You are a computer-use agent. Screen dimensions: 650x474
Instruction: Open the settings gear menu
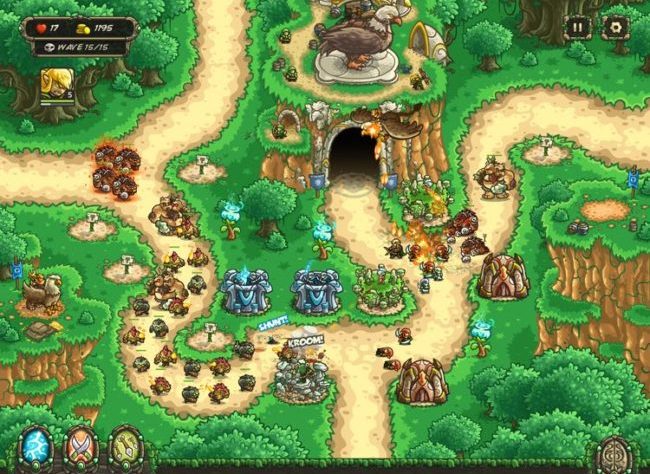tap(613, 28)
